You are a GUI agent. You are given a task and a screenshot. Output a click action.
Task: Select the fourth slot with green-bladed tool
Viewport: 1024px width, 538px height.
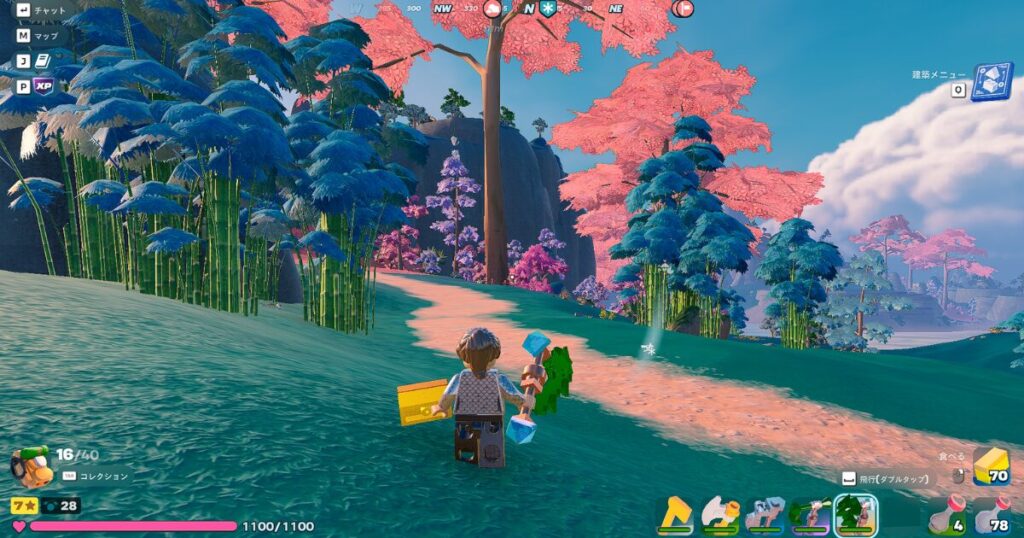coord(810,514)
